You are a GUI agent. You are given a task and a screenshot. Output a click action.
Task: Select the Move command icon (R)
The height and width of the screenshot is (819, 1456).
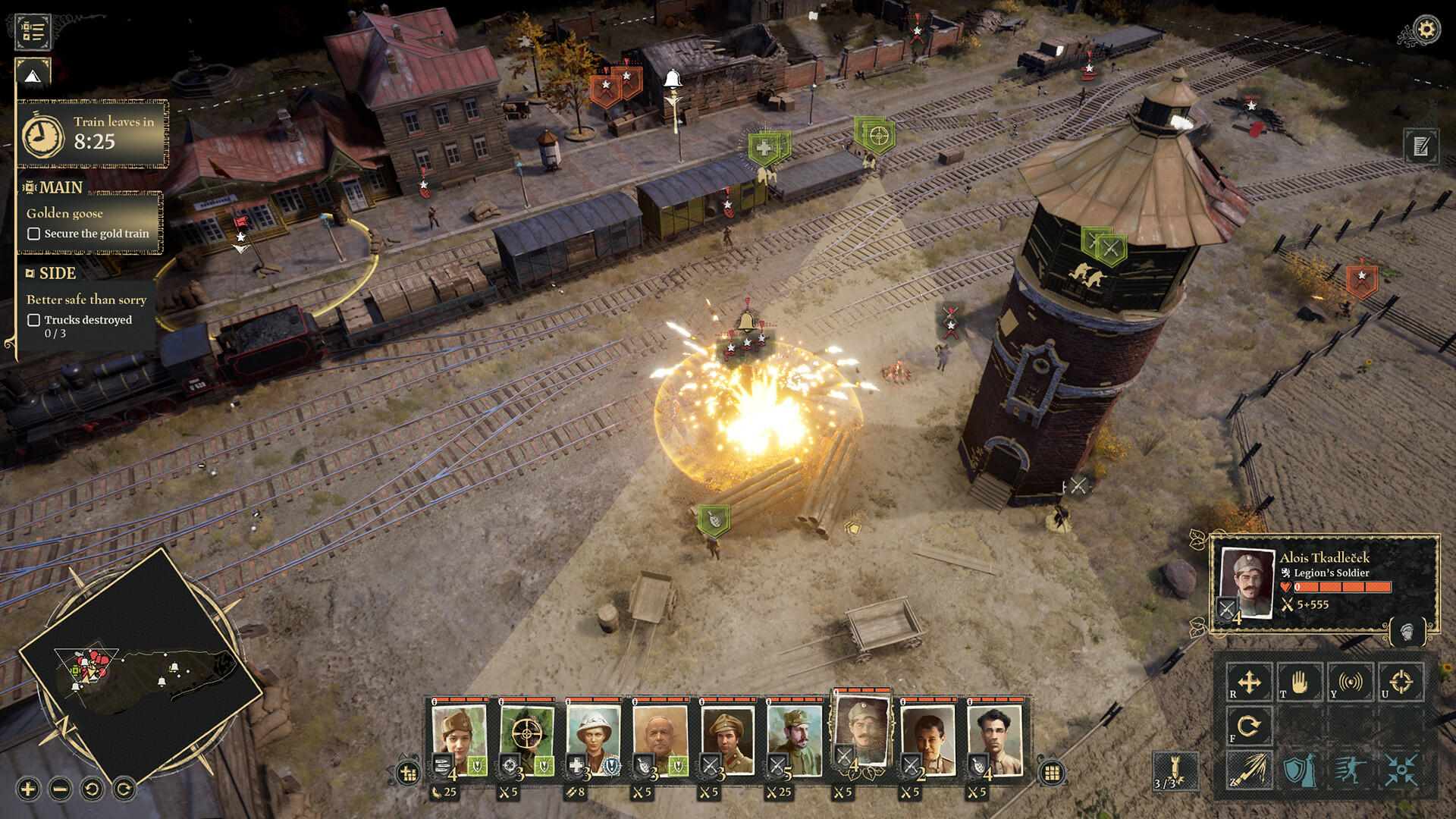[1249, 682]
